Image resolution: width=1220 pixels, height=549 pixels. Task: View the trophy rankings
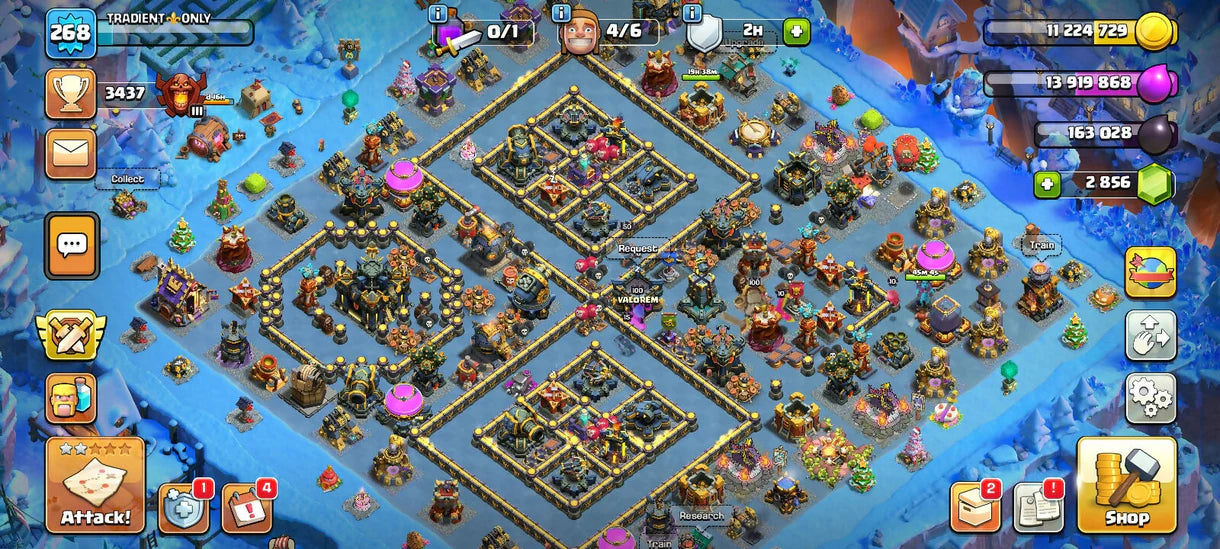[x=71, y=95]
